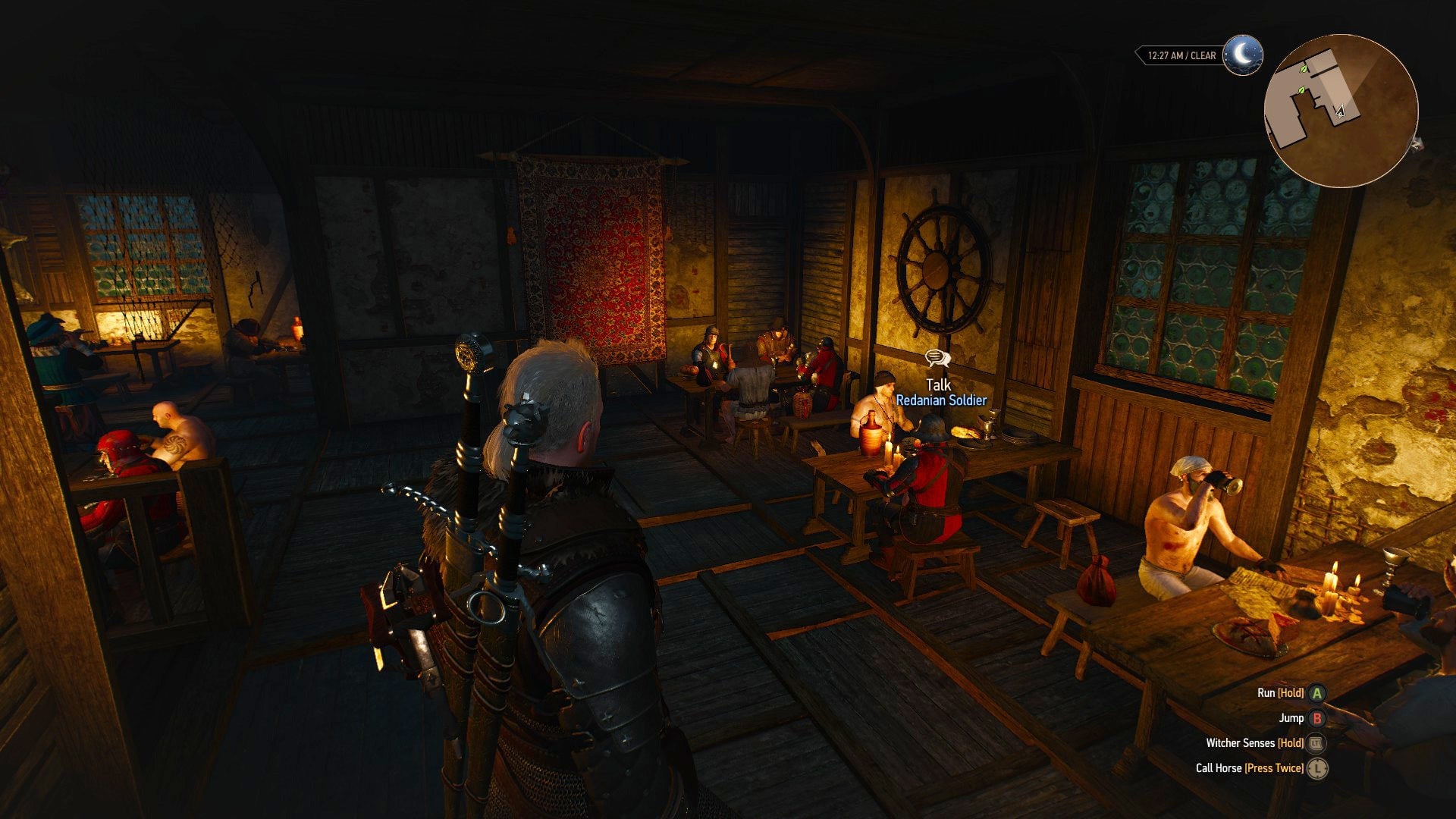Click the crescent moon night icon

[x=1242, y=54]
